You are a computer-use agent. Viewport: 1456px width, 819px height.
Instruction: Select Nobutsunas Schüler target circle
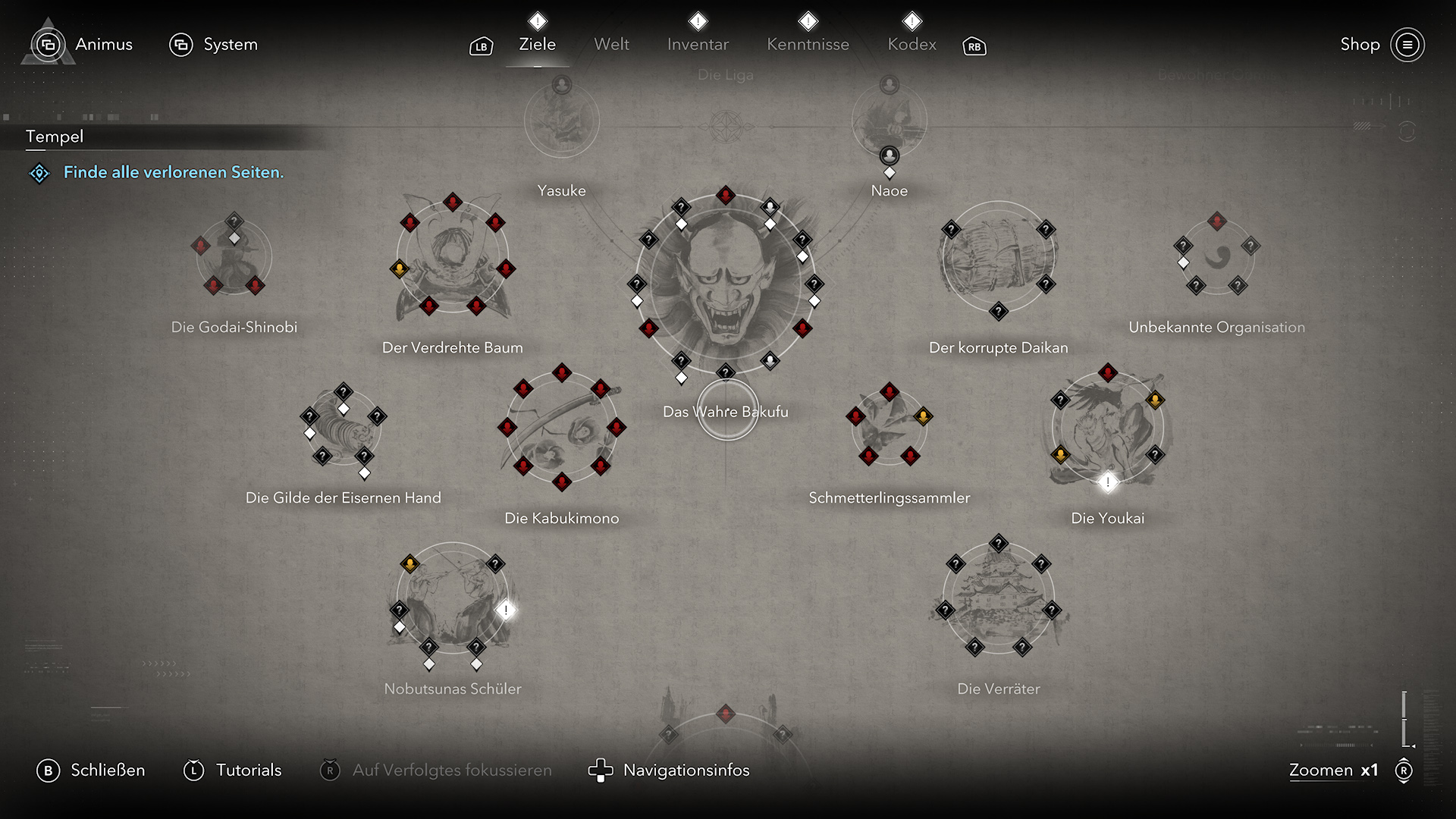pos(453,599)
